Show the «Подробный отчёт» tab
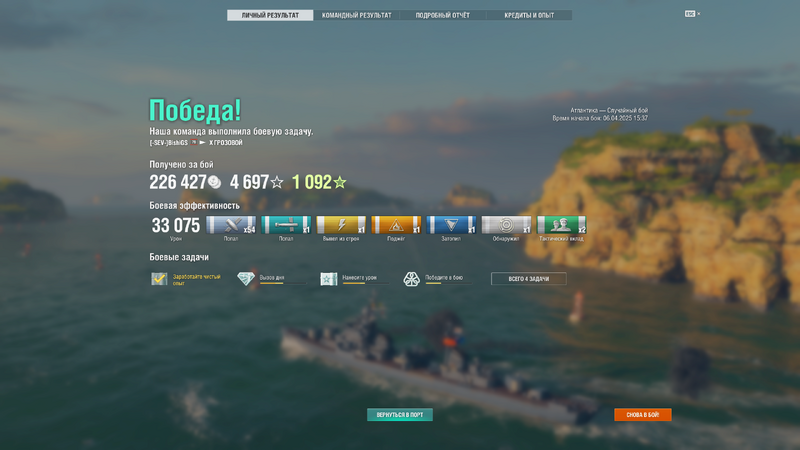 click(x=443, y=16)
